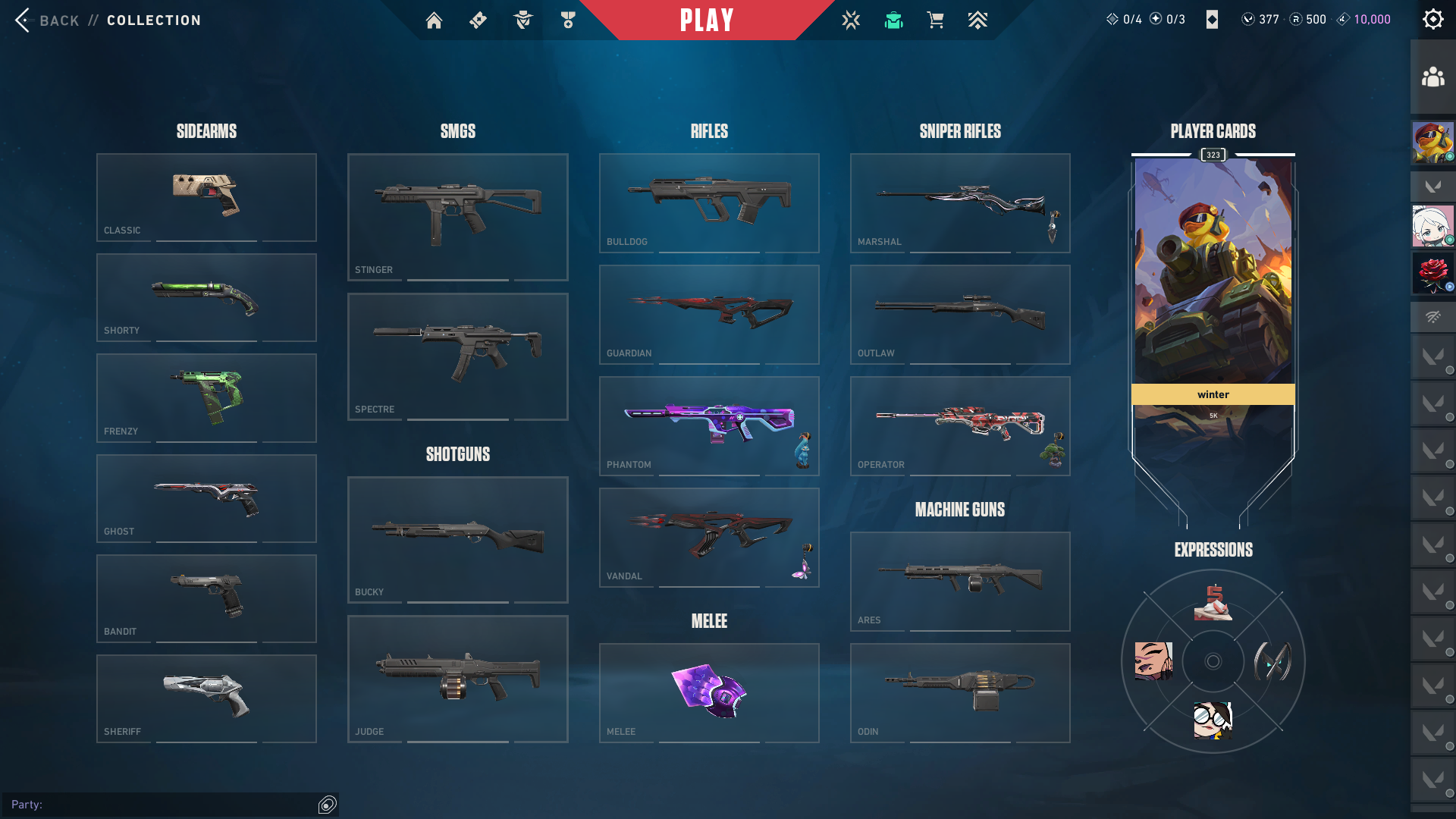
Task: Change the duck tank player card
Action: (x=1213, y=271)
